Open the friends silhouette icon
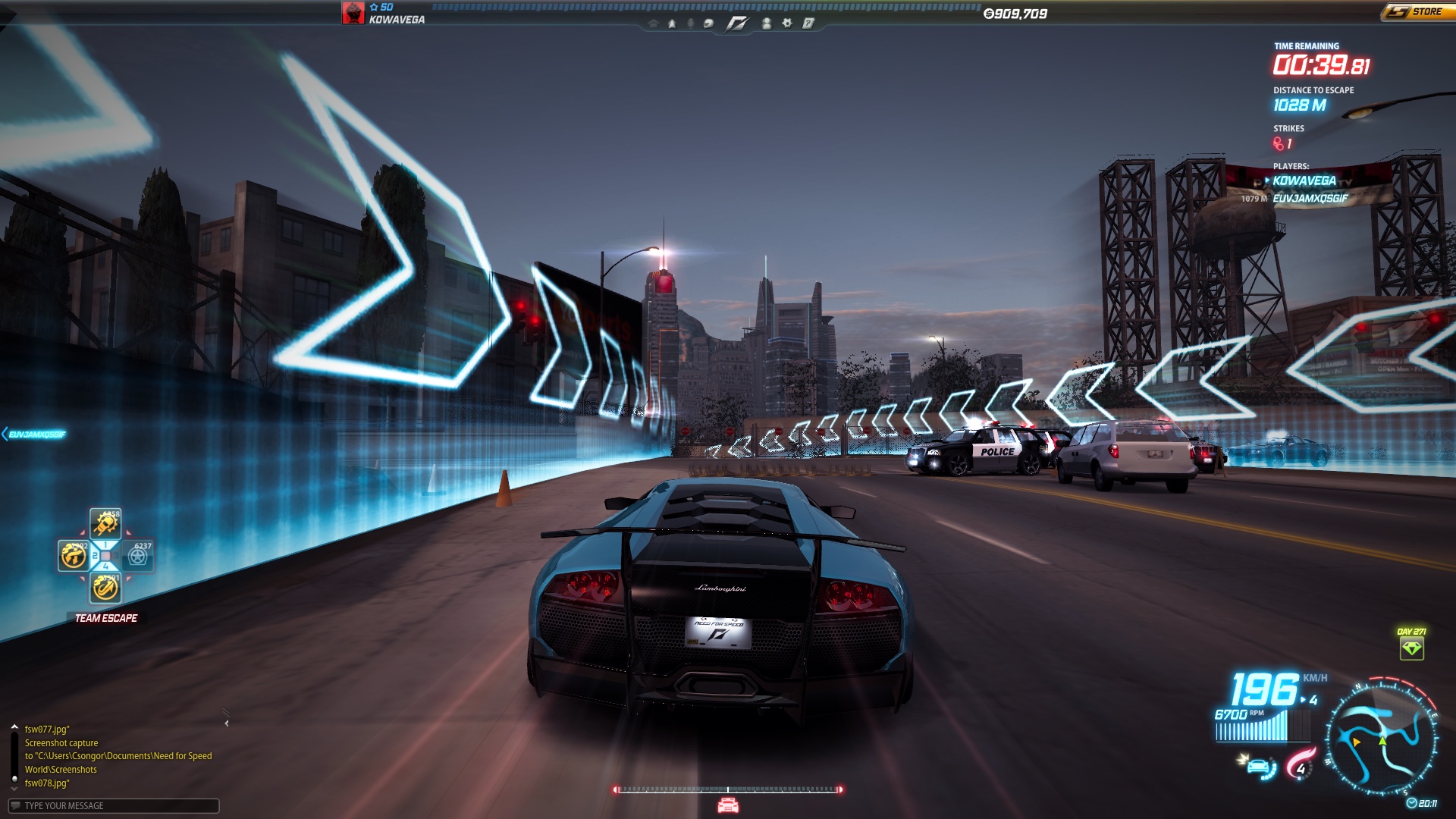 [767, 24]
